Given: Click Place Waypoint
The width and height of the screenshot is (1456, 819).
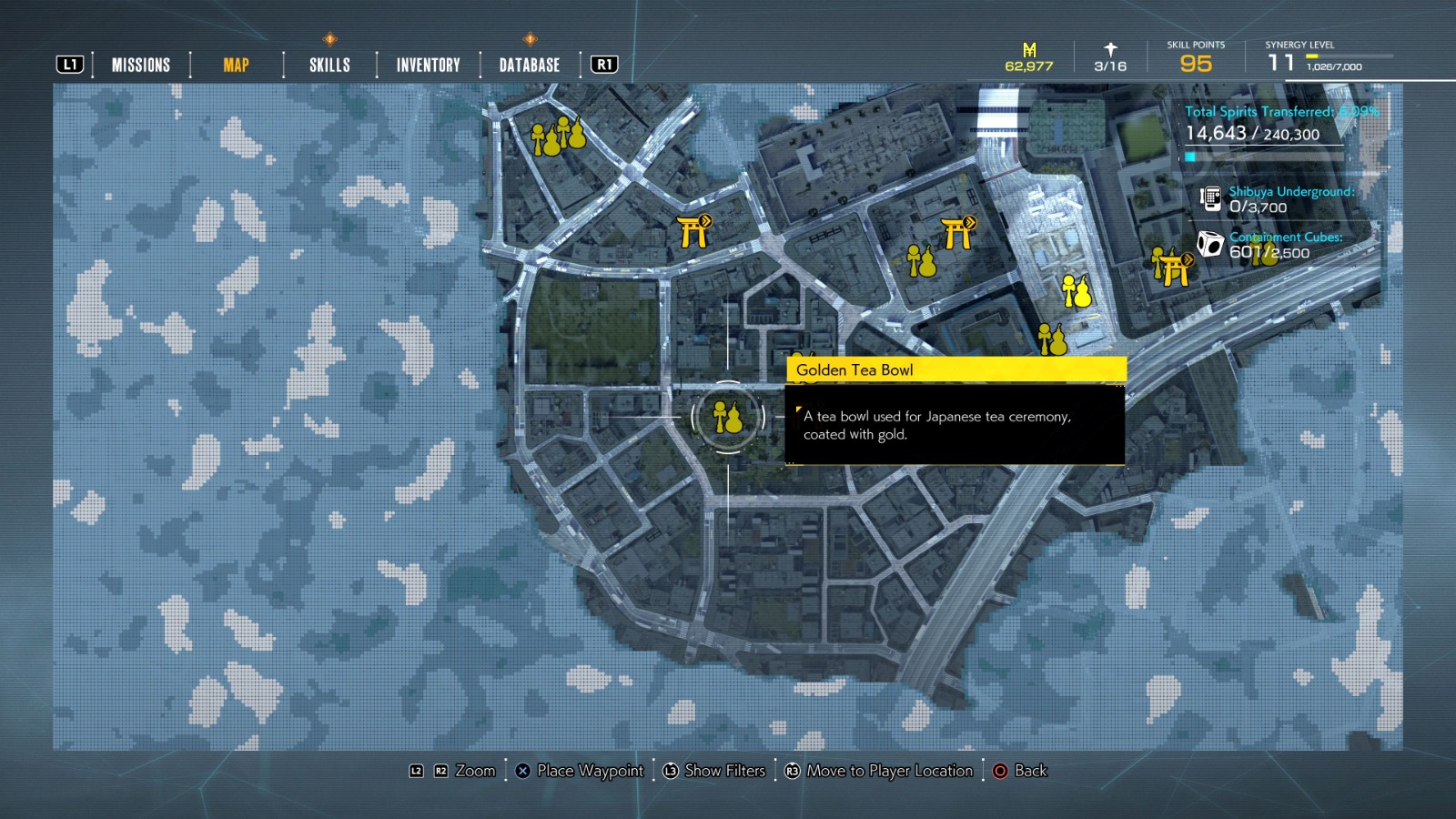Looking at the screenshot, I should click(590, 771).
